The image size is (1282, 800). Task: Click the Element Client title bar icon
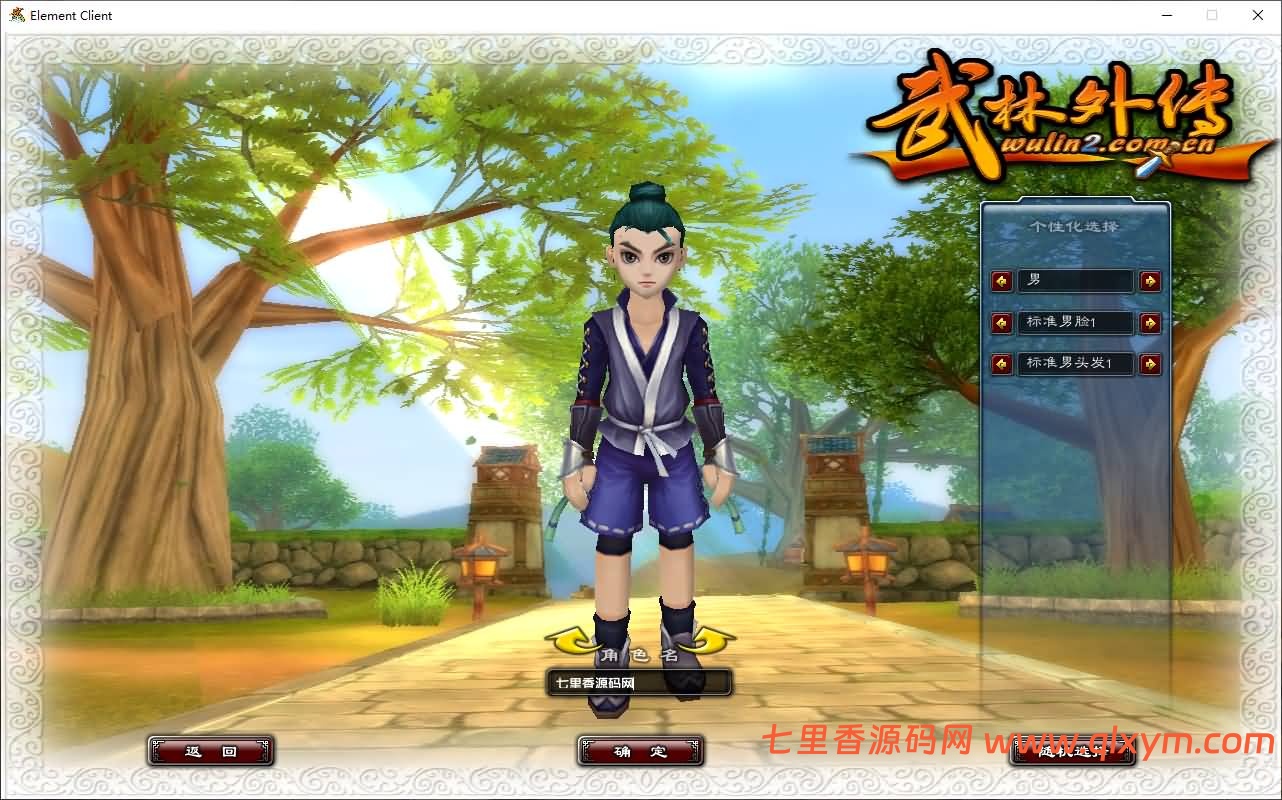tap(14, 15)
